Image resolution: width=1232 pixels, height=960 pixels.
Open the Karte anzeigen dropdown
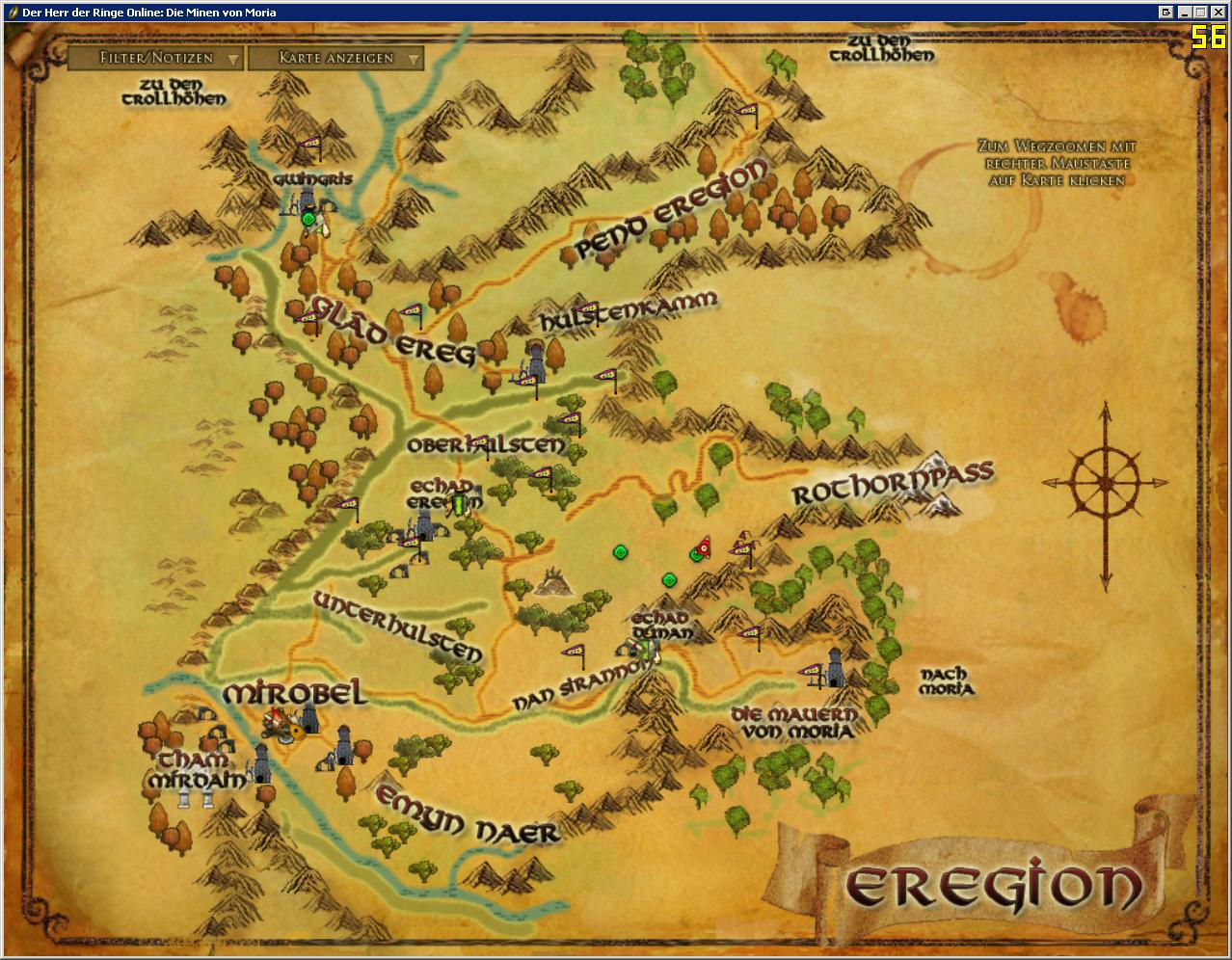coord(335,59)
